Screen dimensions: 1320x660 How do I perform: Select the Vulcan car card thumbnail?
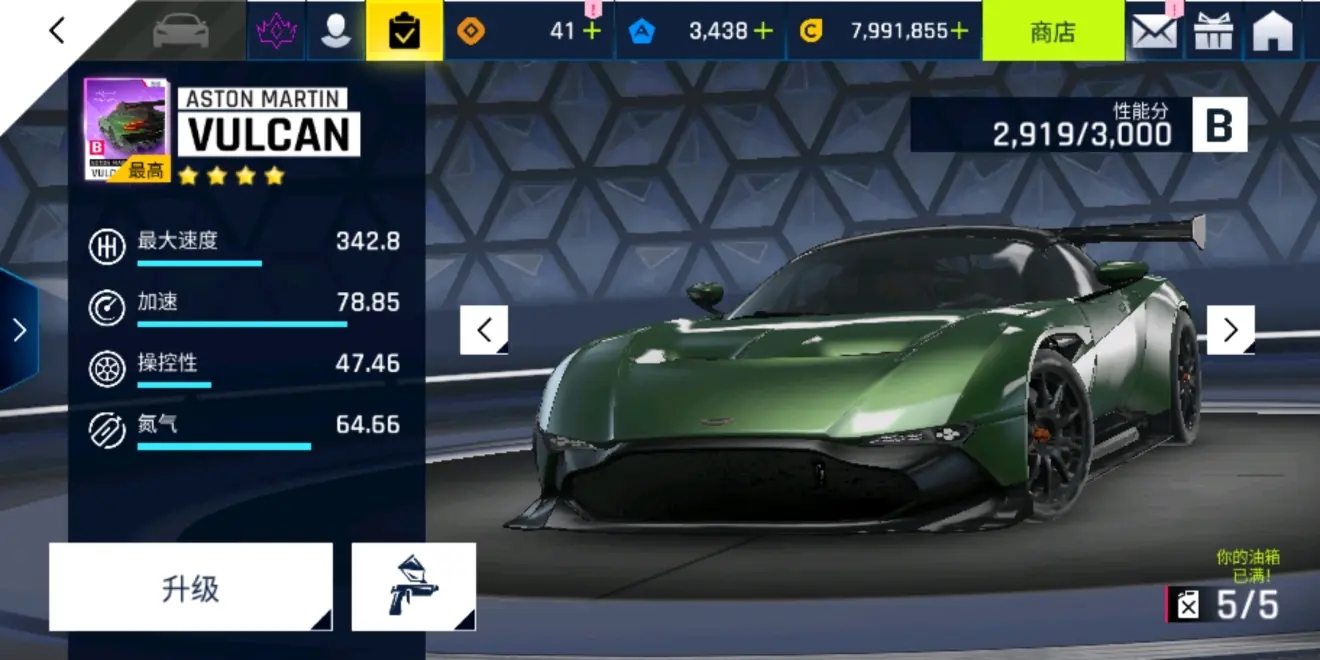[126, 129]
